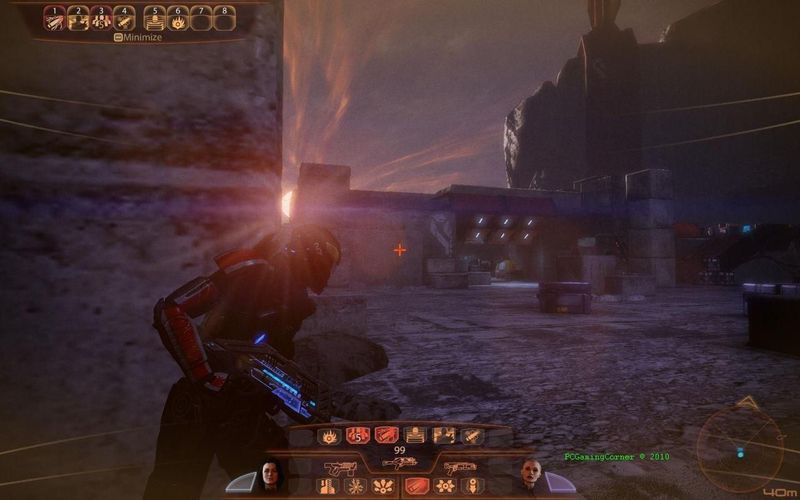This screenshot has width=800, height=500.
Task: Use the power in quick slot 2
Action: [x=78, y=20]
